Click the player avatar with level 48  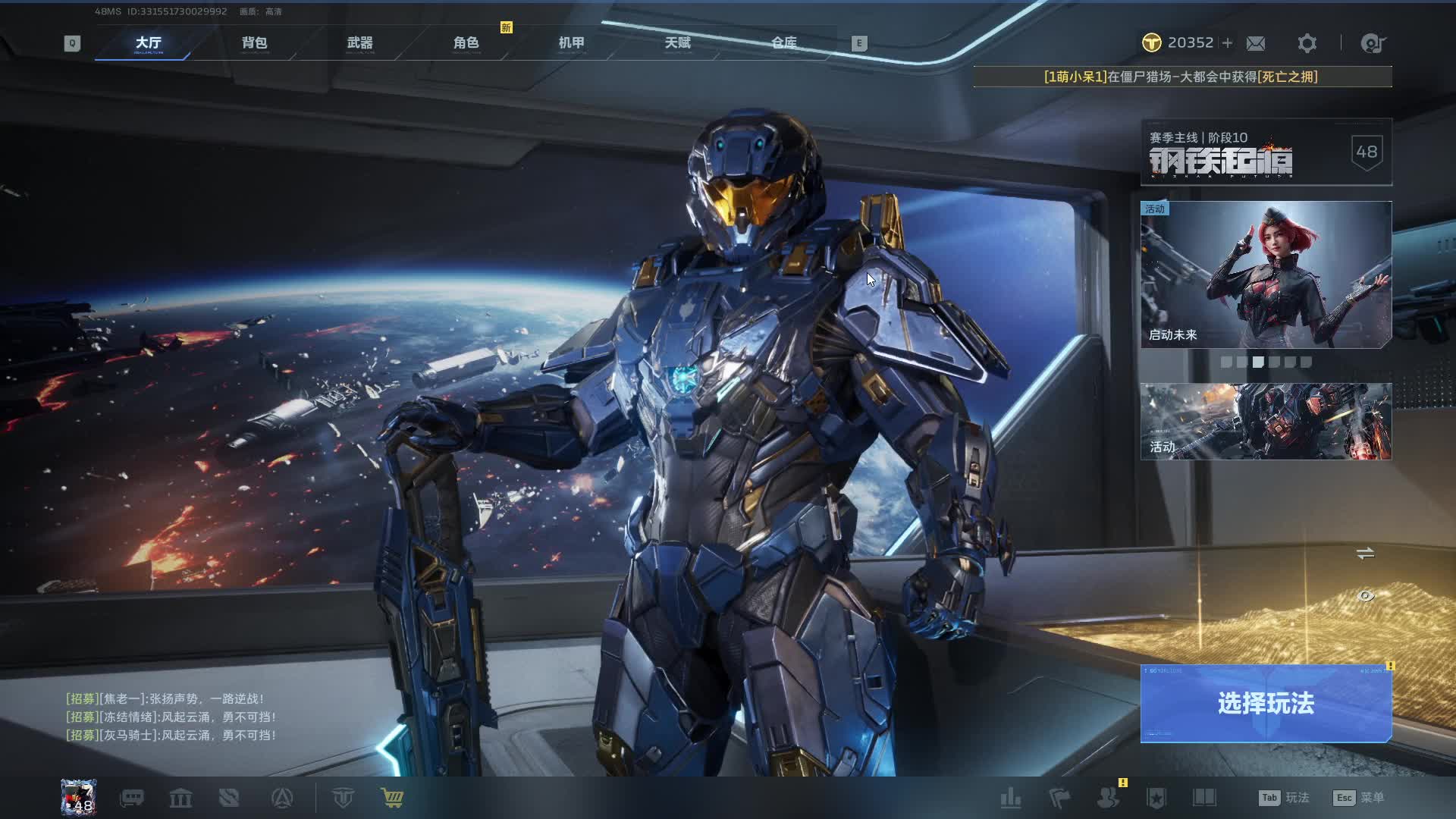pyautogui.click(x=79, y=798)
